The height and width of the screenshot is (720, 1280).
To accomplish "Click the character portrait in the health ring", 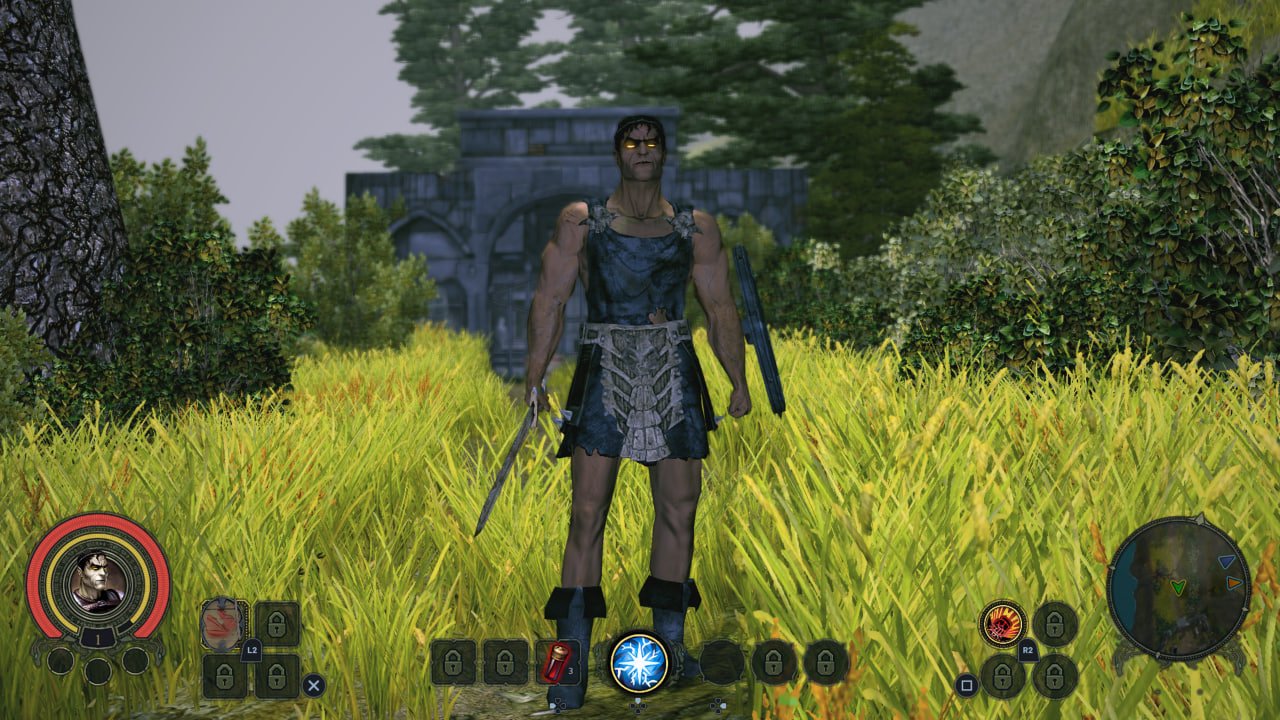I will coord(98,580).
